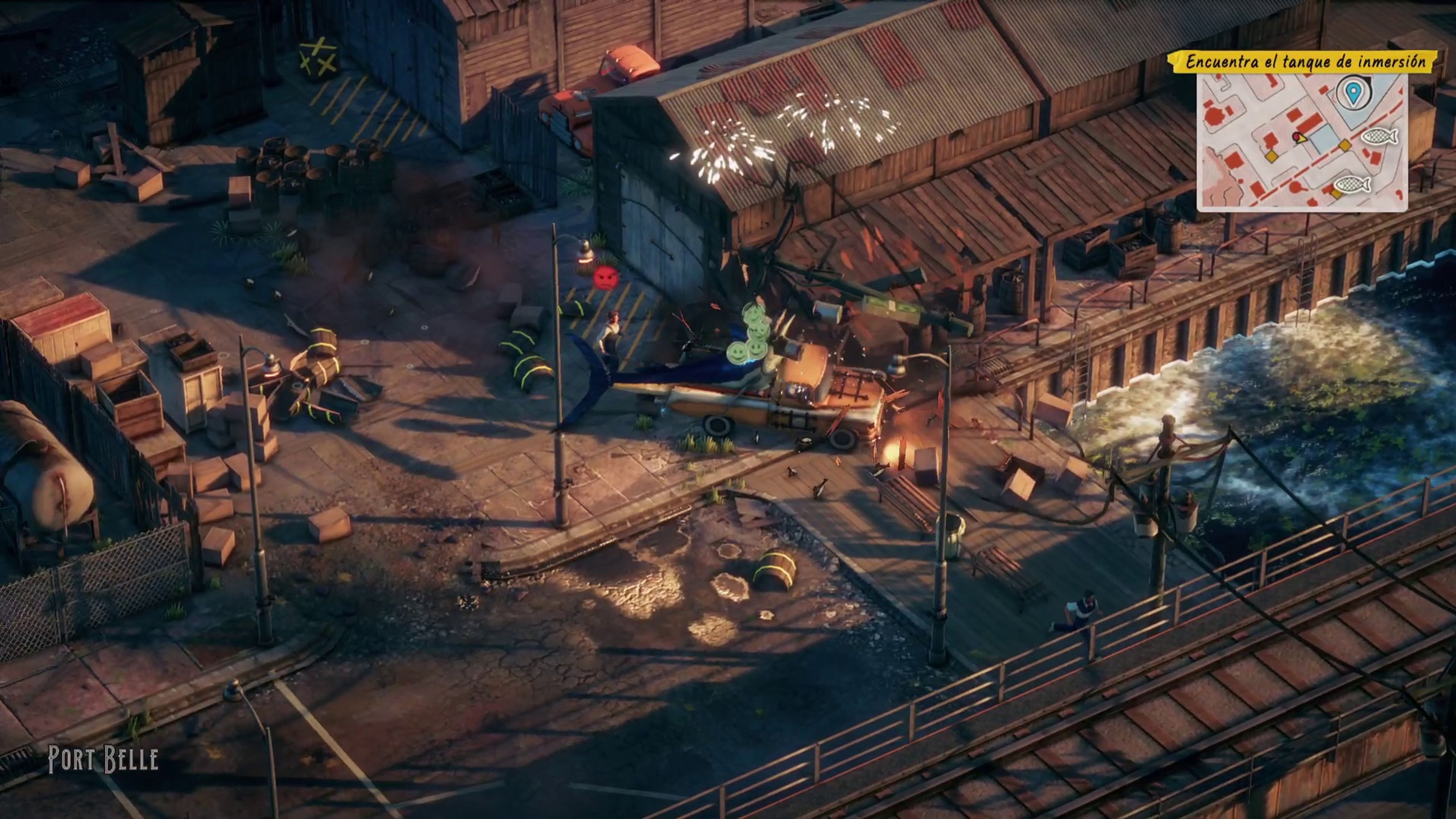Click the 'Encuentra el tanque de inmersión' objective banner
Screen dimensions: 1456x819
click(1304, 61)
